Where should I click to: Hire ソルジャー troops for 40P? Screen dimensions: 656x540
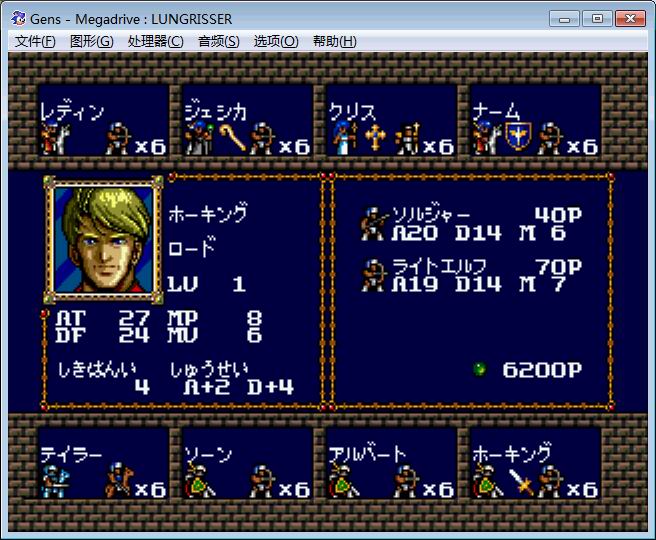472,223
